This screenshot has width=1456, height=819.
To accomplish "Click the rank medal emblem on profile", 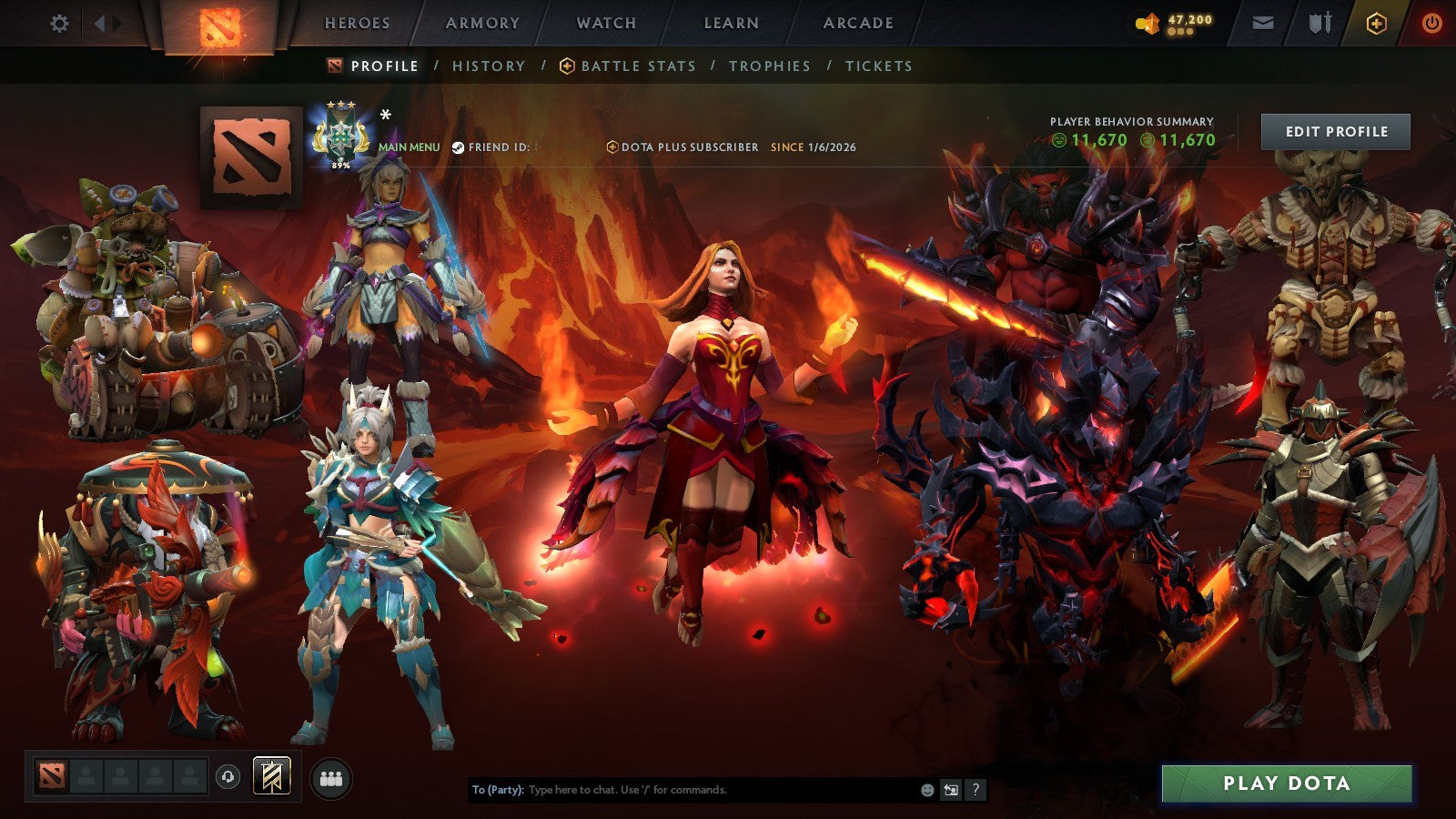I will point(341,135).
